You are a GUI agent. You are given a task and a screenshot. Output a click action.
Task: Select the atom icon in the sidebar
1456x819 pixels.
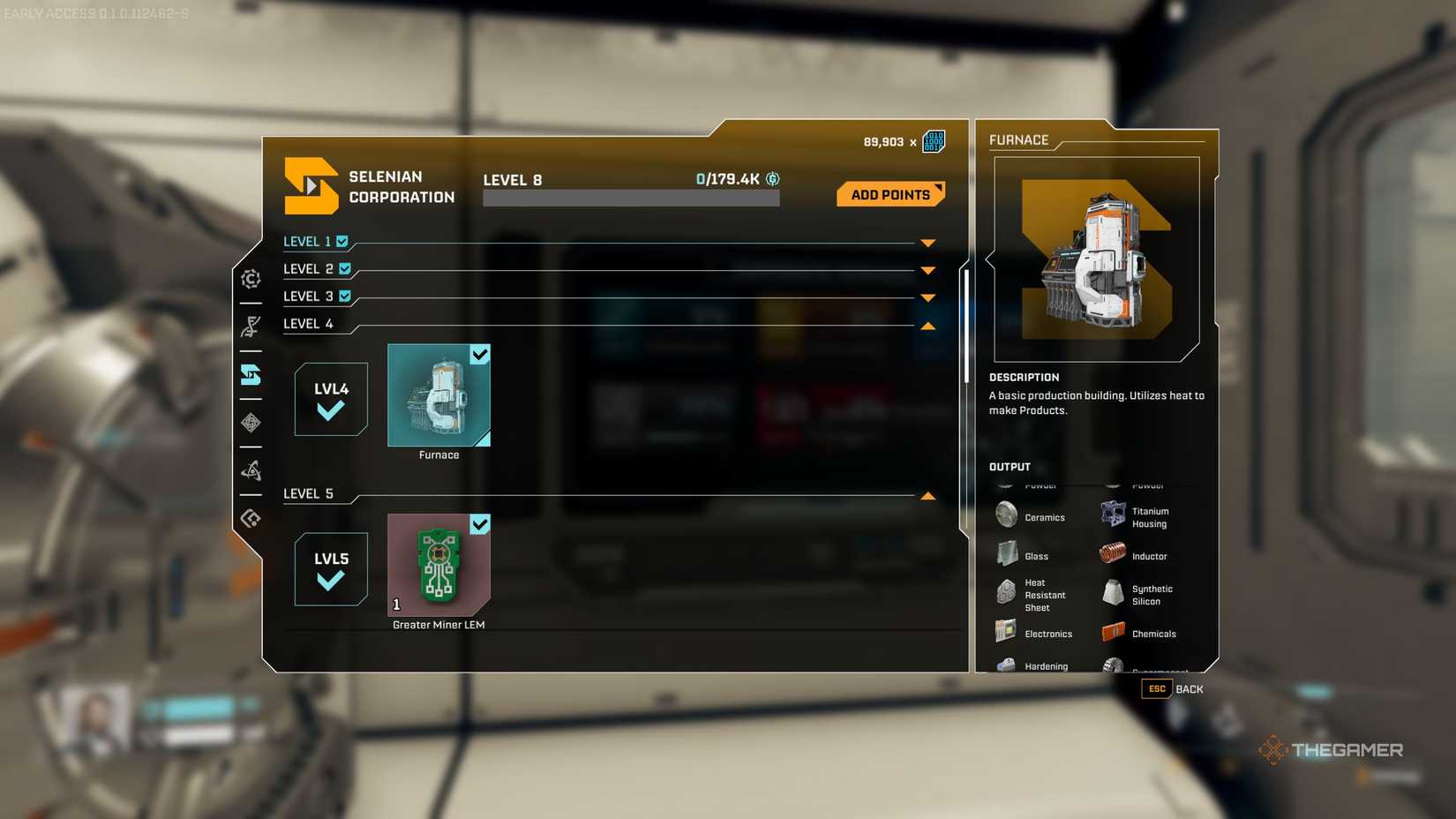pos(251,470)
